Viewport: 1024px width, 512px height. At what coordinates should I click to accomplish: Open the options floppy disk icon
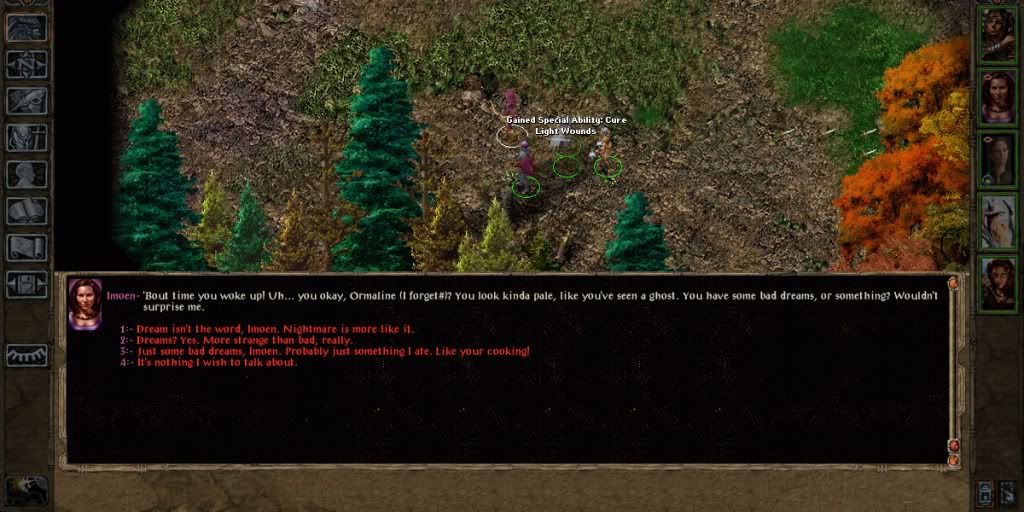[x=27, y=284]
